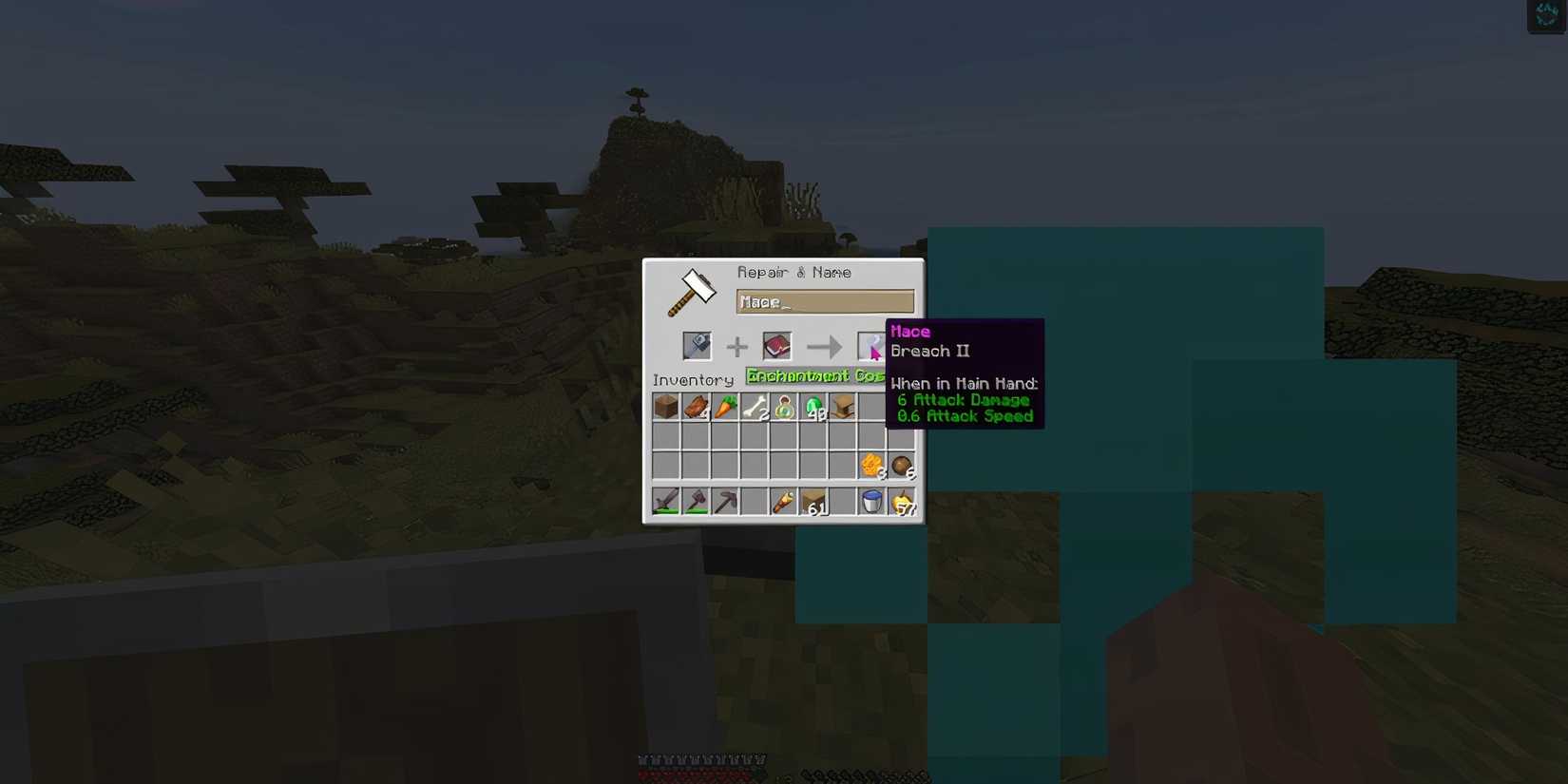The width and height of the screenshot is (1568, 784).
Task: Take the Breach II mace from the output slot
Action: click(x=872, y=347)
